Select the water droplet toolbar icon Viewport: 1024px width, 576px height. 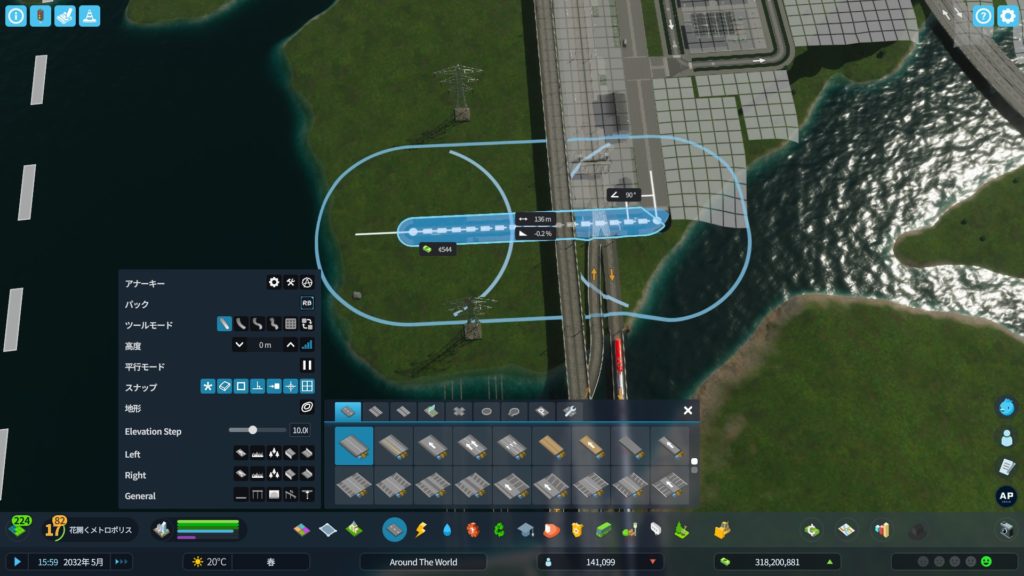(x=447, y=529)
